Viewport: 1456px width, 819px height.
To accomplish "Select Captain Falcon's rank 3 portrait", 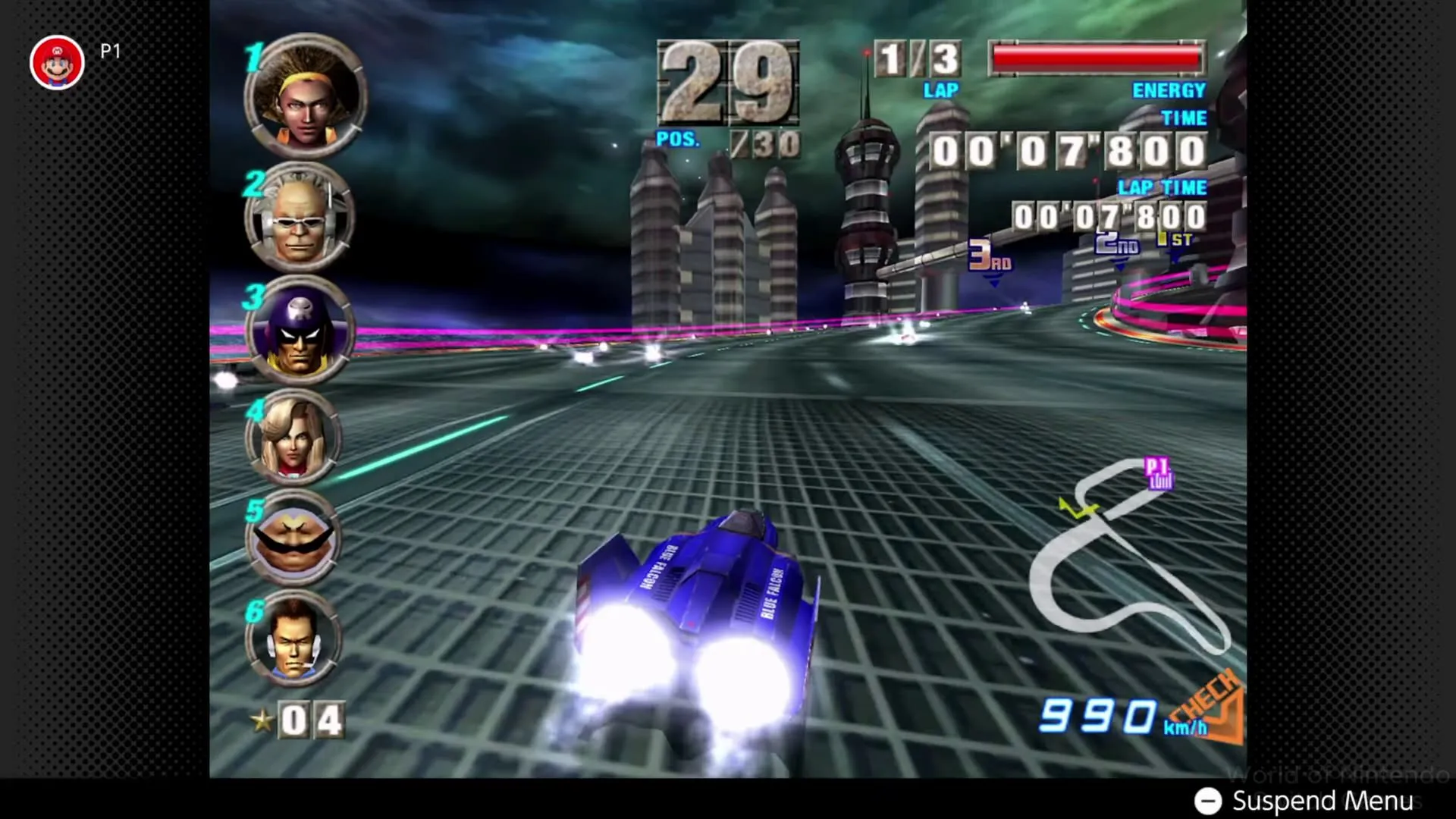I will point(302,334).
